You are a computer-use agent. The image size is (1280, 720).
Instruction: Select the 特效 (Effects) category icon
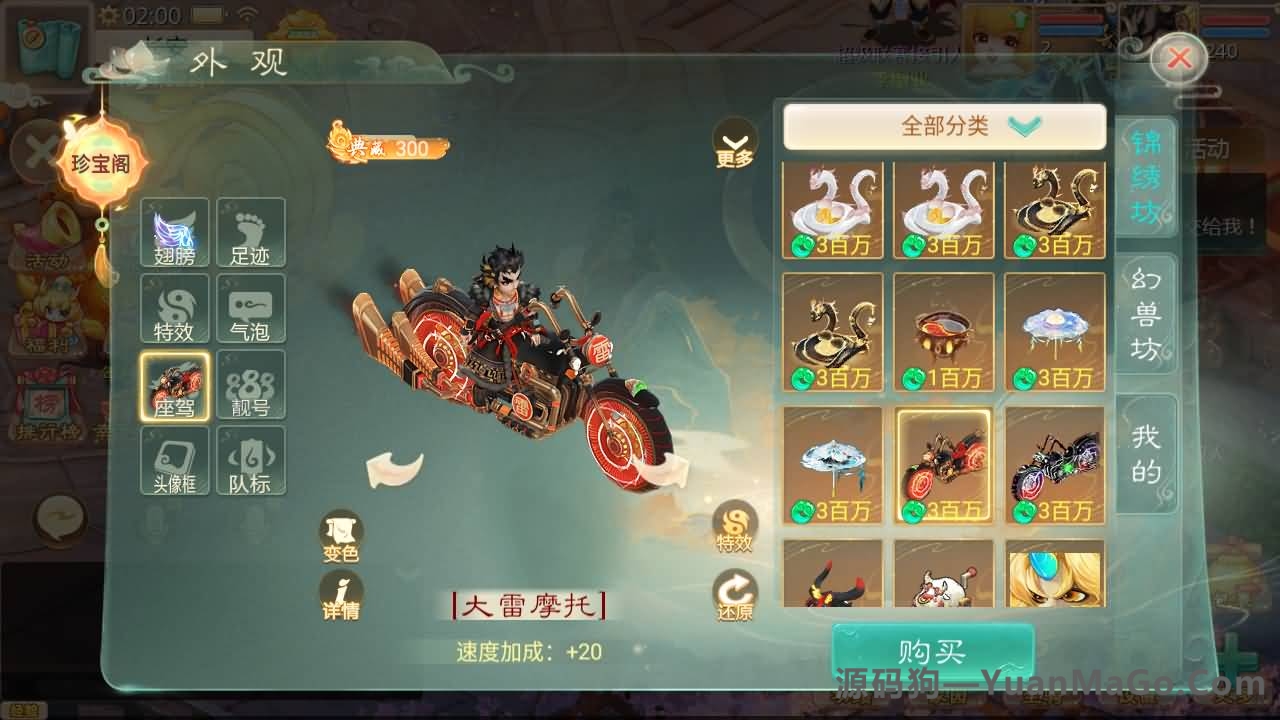pyautogui.click(x=174, y=308)
